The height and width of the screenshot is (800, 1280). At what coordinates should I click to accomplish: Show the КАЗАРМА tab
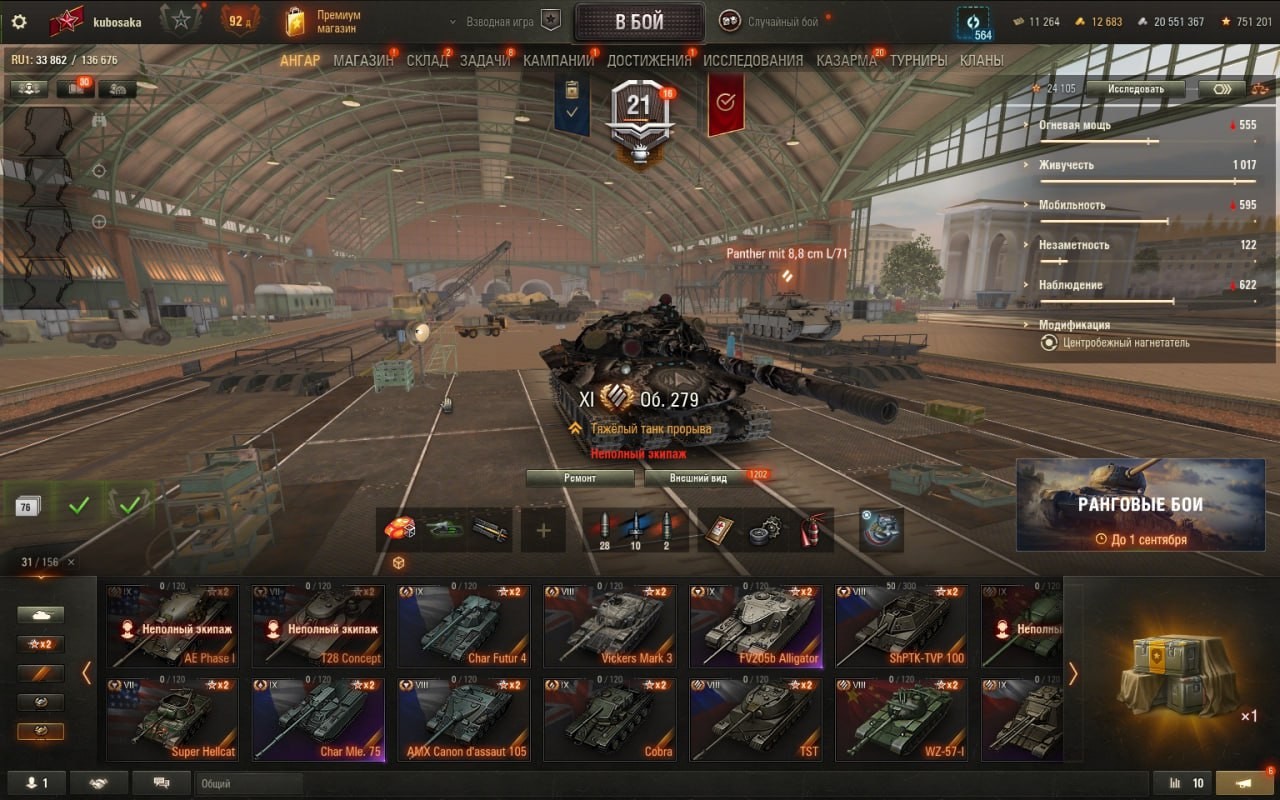846,60
